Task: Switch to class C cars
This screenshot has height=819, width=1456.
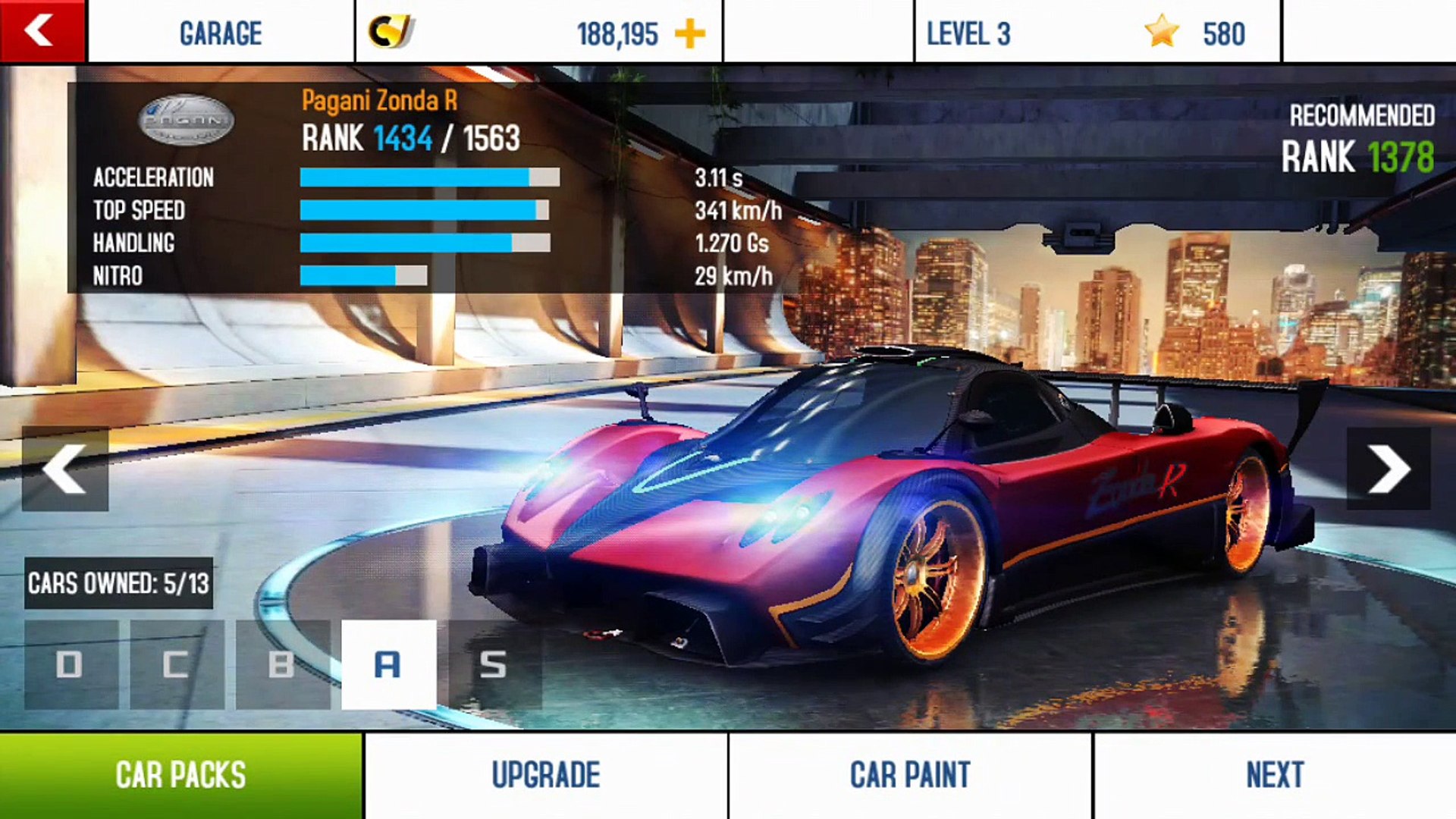Action: coord(177,664)
